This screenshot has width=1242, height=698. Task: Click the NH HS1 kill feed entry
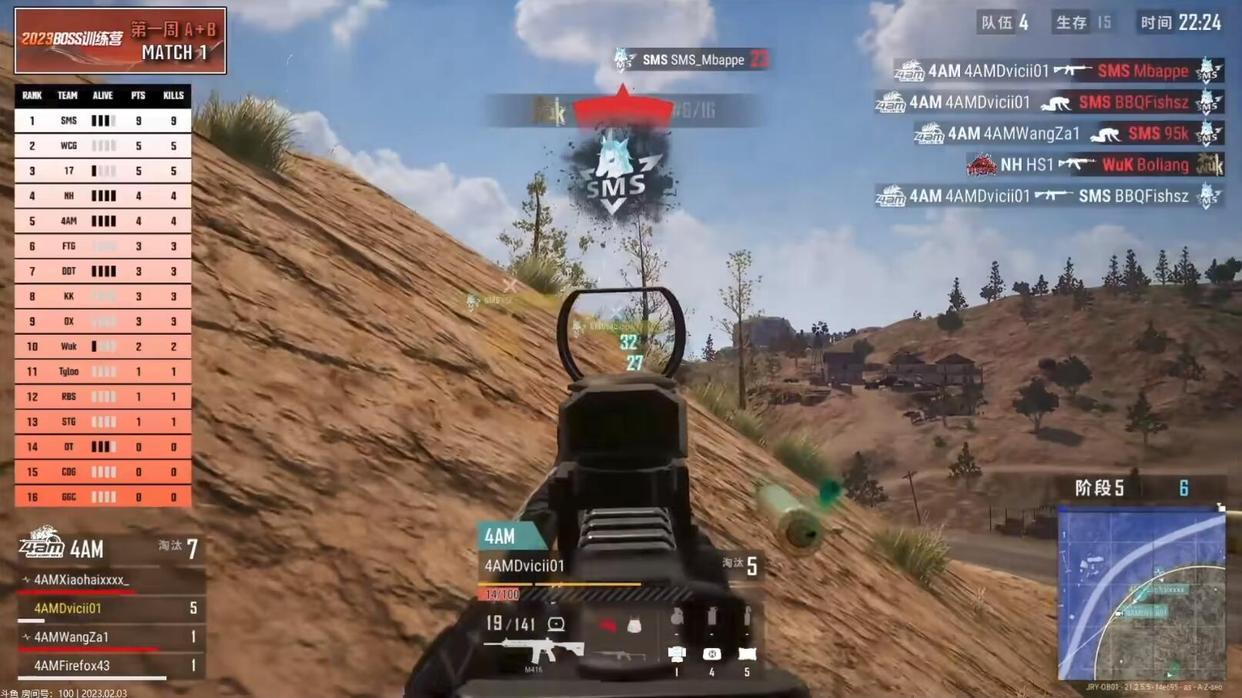1094,164
